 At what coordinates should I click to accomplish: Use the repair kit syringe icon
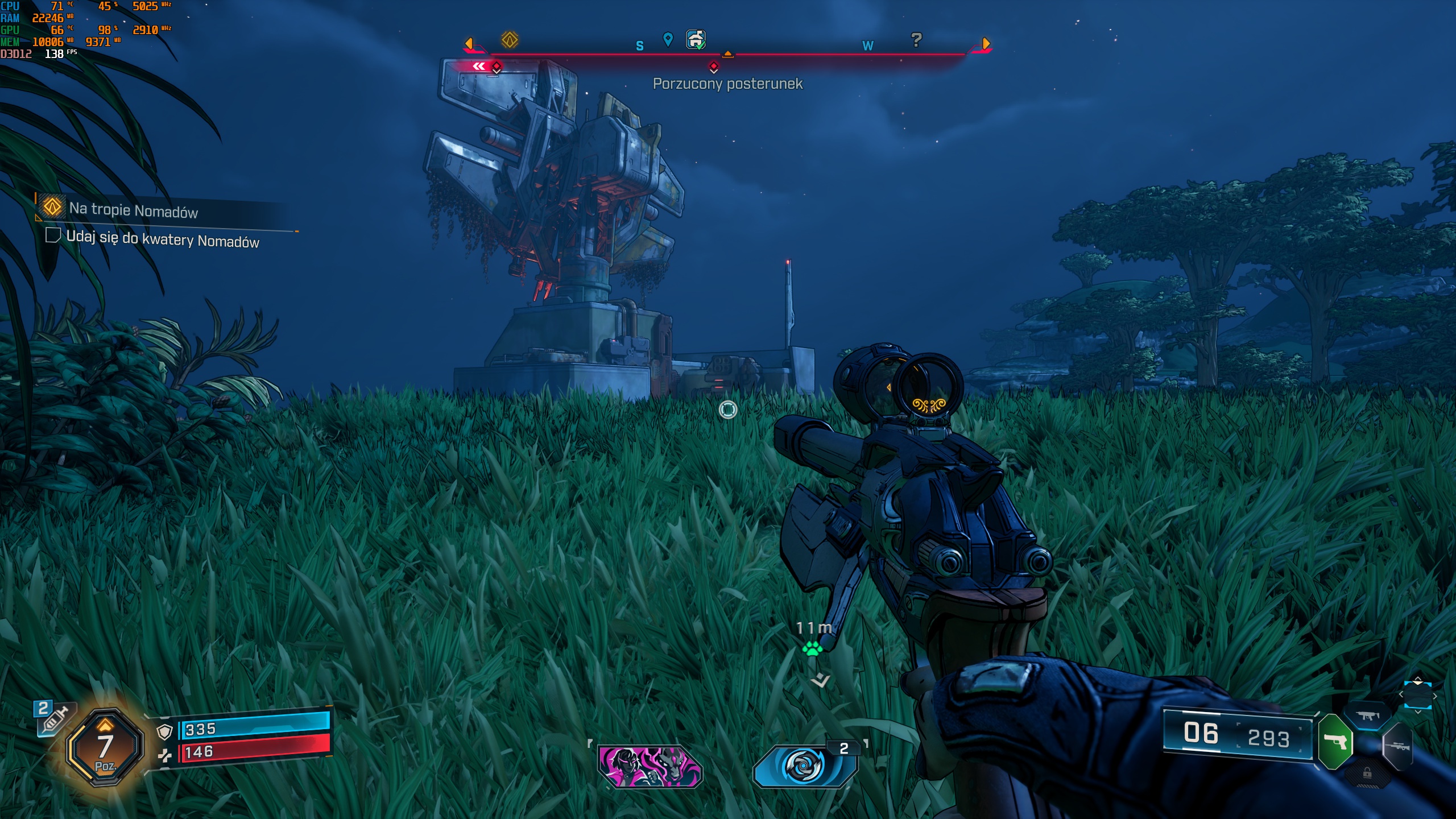54,718
